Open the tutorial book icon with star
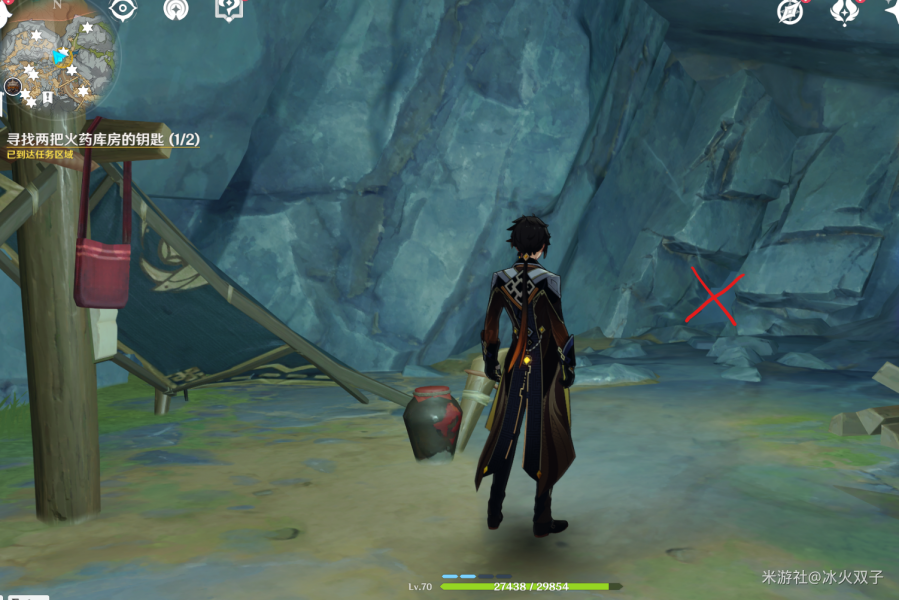 tap(229, 9)
